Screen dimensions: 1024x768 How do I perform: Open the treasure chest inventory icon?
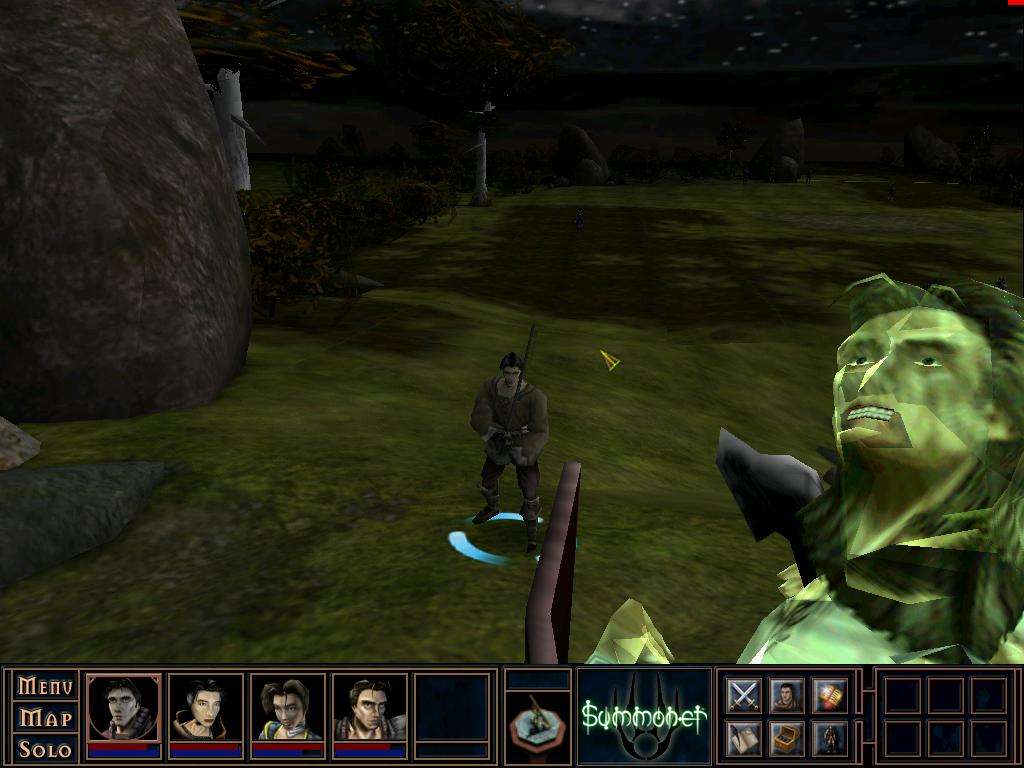tap(787, 738)
